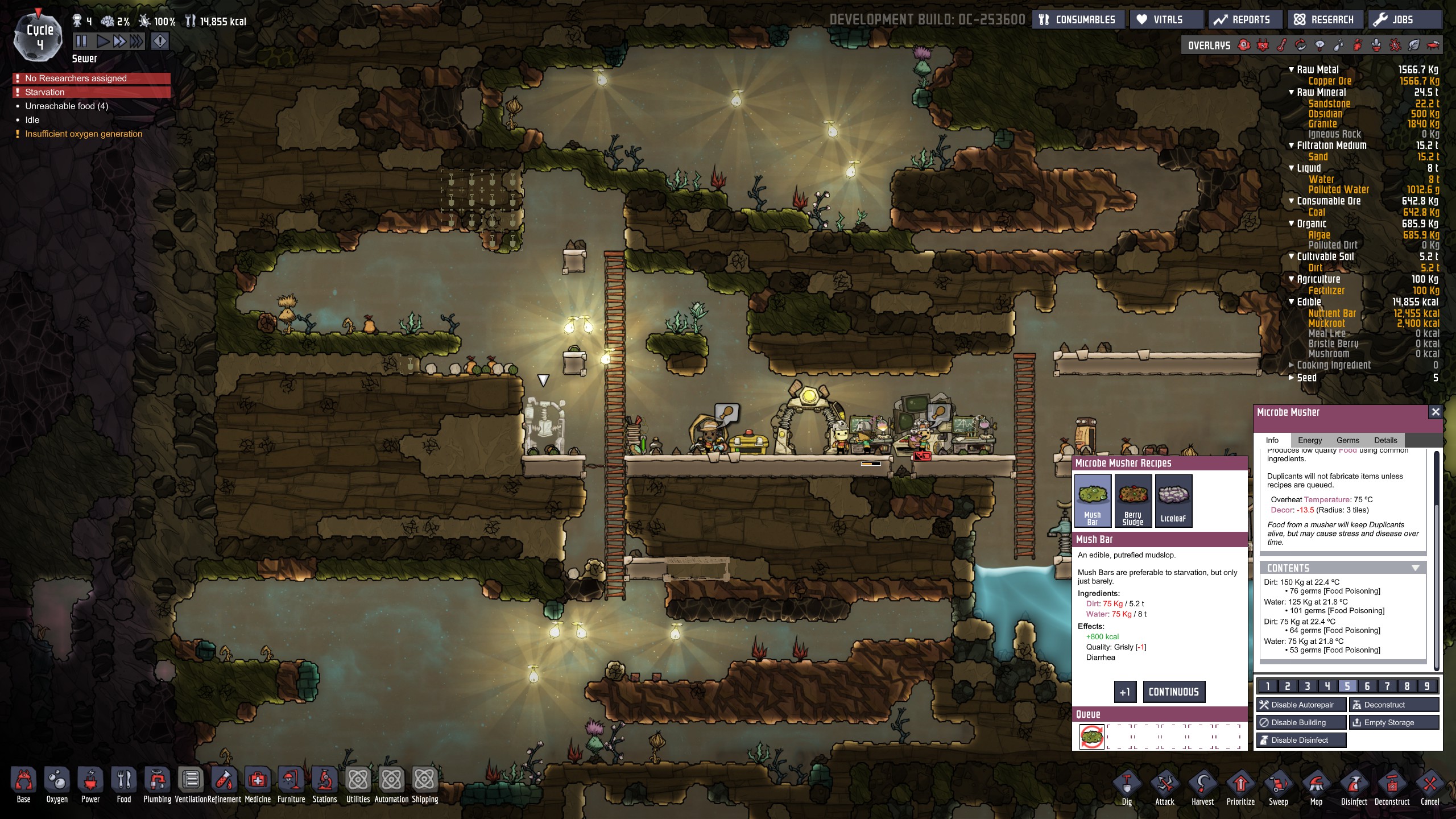
Task: Queue one more Mush Bar with +1
Action: (x=1124, y=692)
